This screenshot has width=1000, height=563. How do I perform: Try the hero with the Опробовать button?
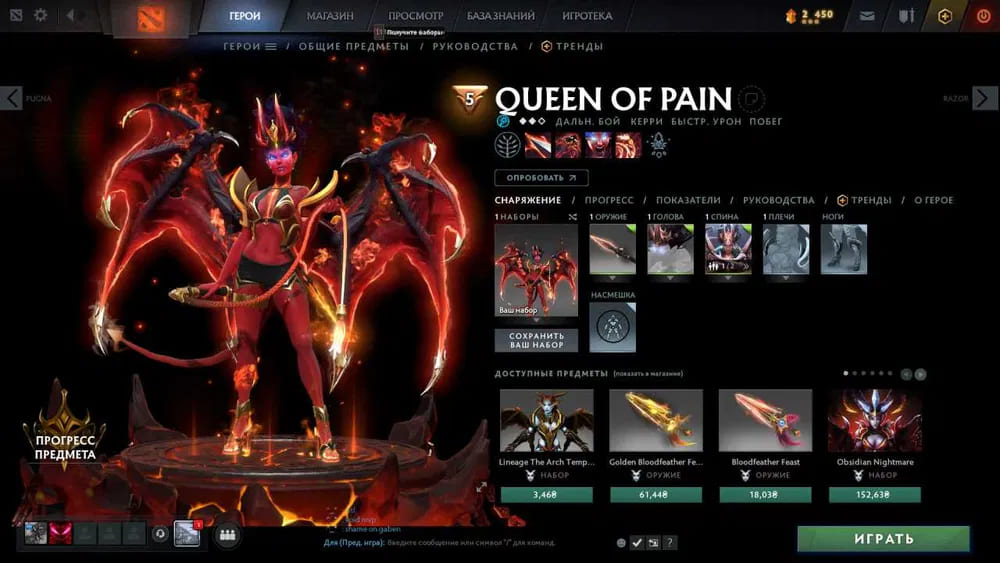(x=541, y=178)
